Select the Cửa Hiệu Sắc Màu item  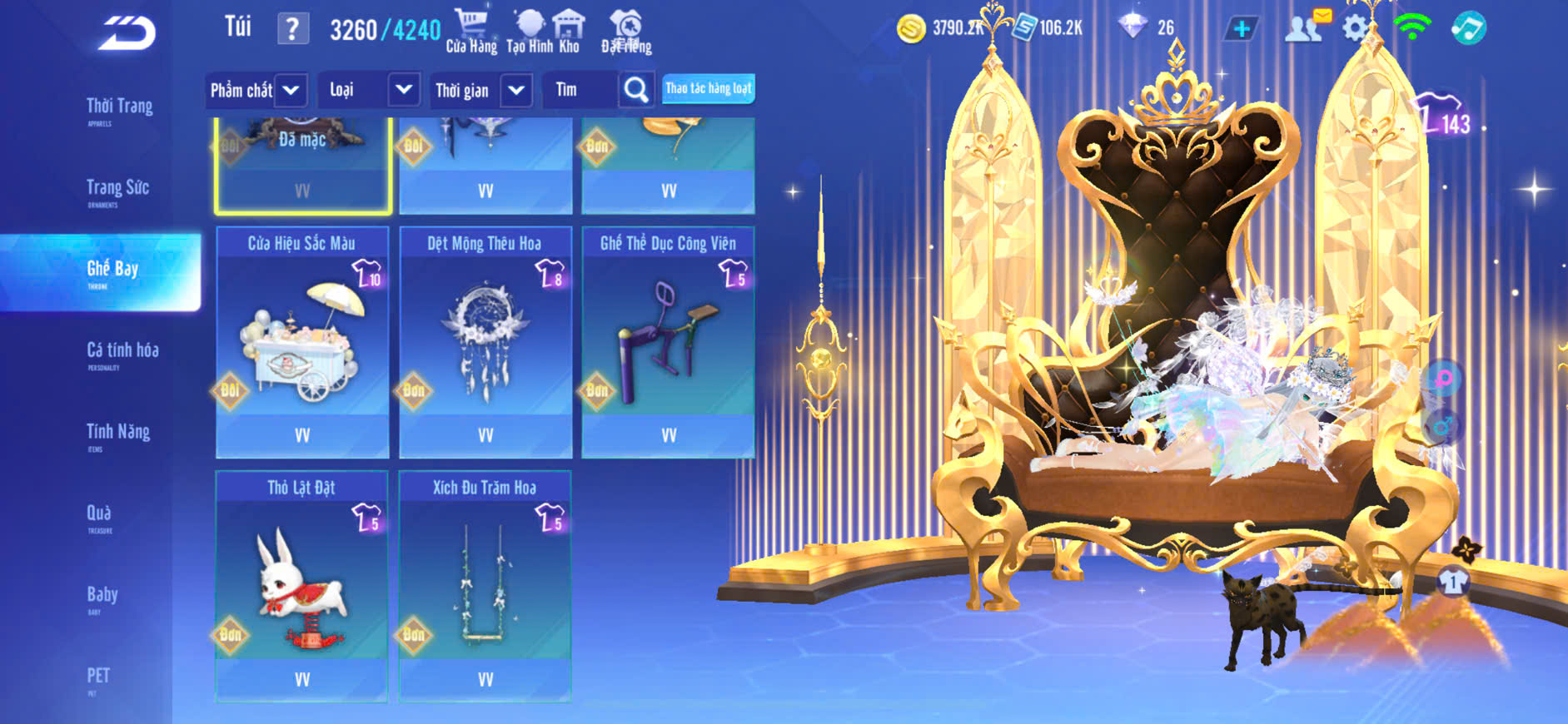tap(302, 342)
